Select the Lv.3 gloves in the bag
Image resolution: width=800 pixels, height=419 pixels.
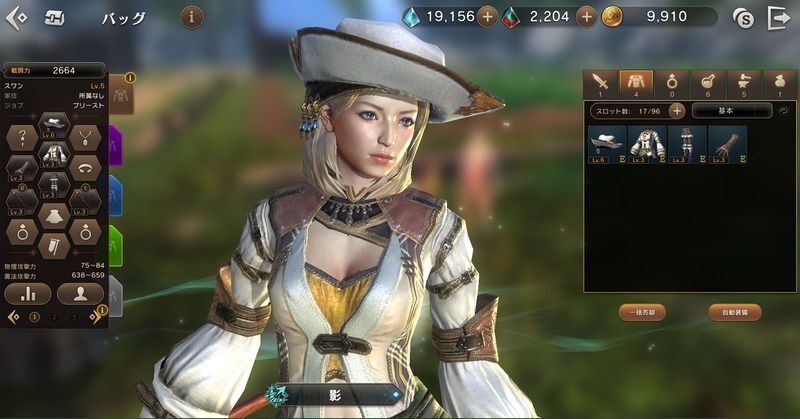pyautogui.click(x=726, y=143)
